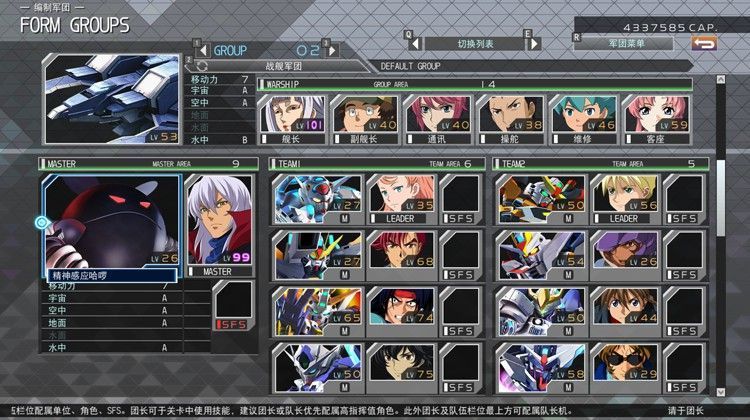Choose the 维修 maintenance crew portrait
Viewport: 750px width, 420px height.
click(583, 121)
